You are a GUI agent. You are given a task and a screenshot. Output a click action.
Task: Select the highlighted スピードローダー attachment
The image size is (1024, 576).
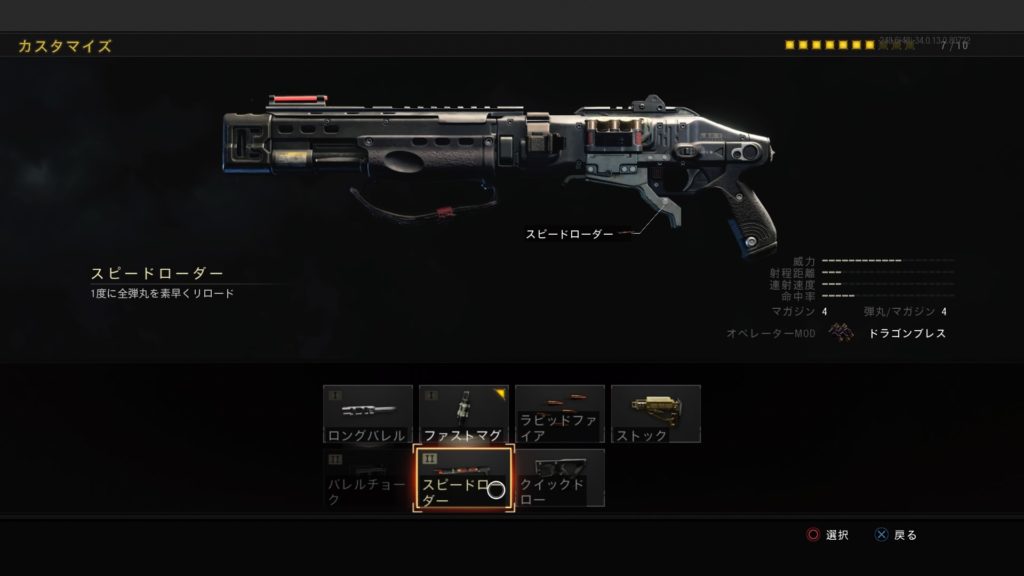click(463, 479)
